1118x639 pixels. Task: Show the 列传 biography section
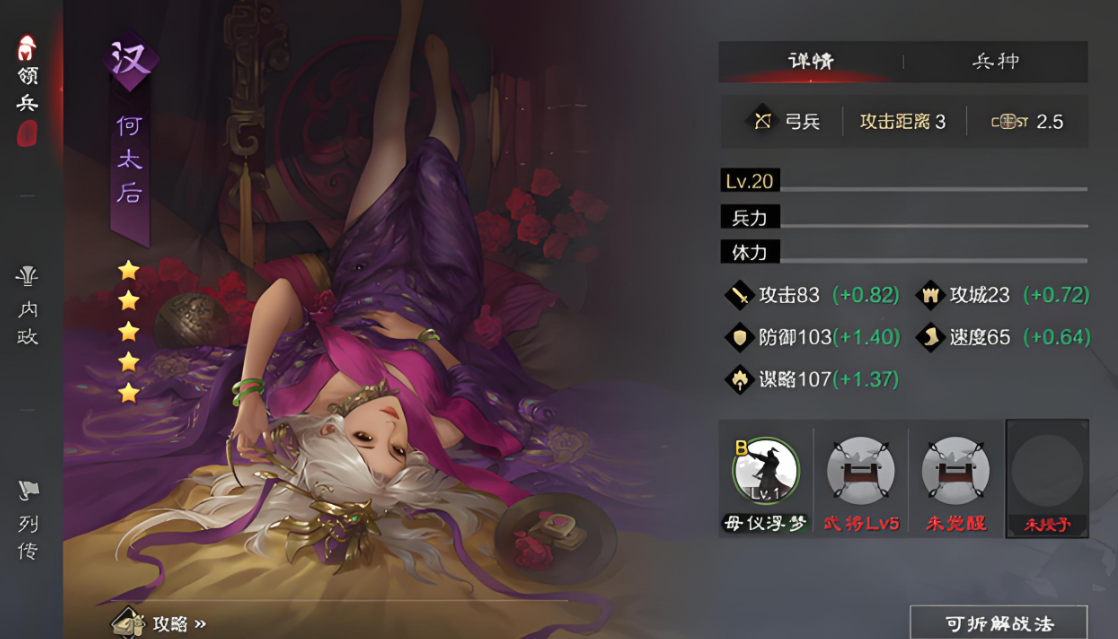pos(27,520)
